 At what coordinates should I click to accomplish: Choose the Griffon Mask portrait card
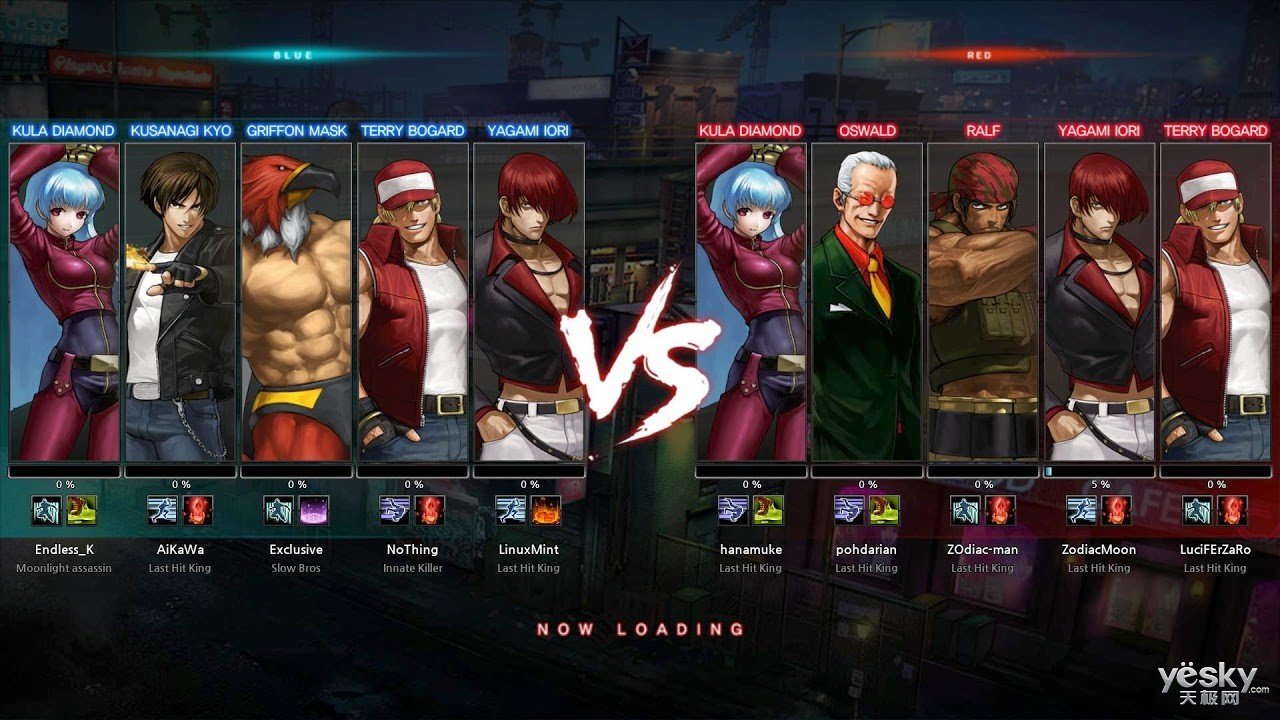pyautogui.click(x=296, y=302)
